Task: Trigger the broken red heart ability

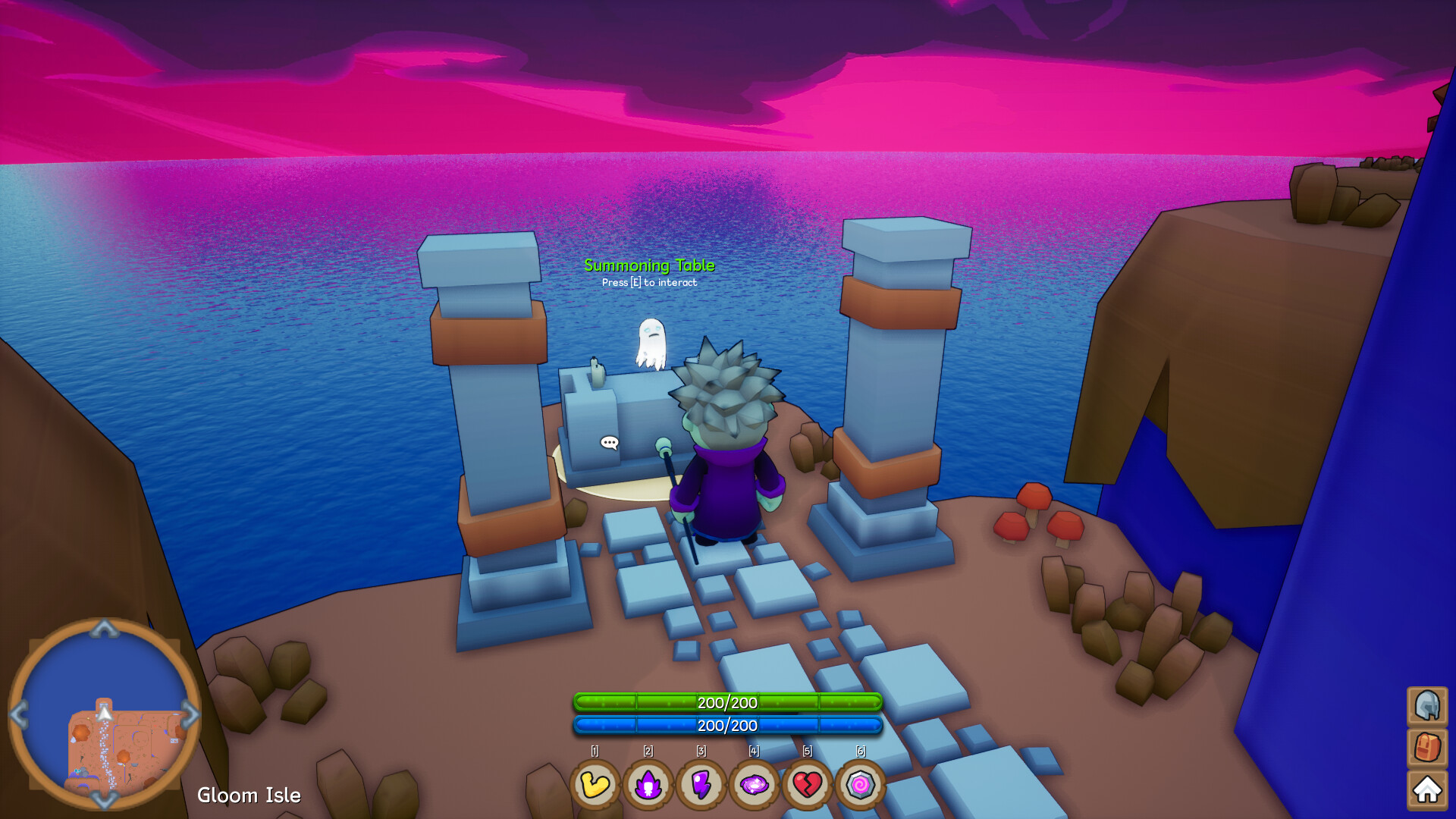Action: (x=808, y=785)
